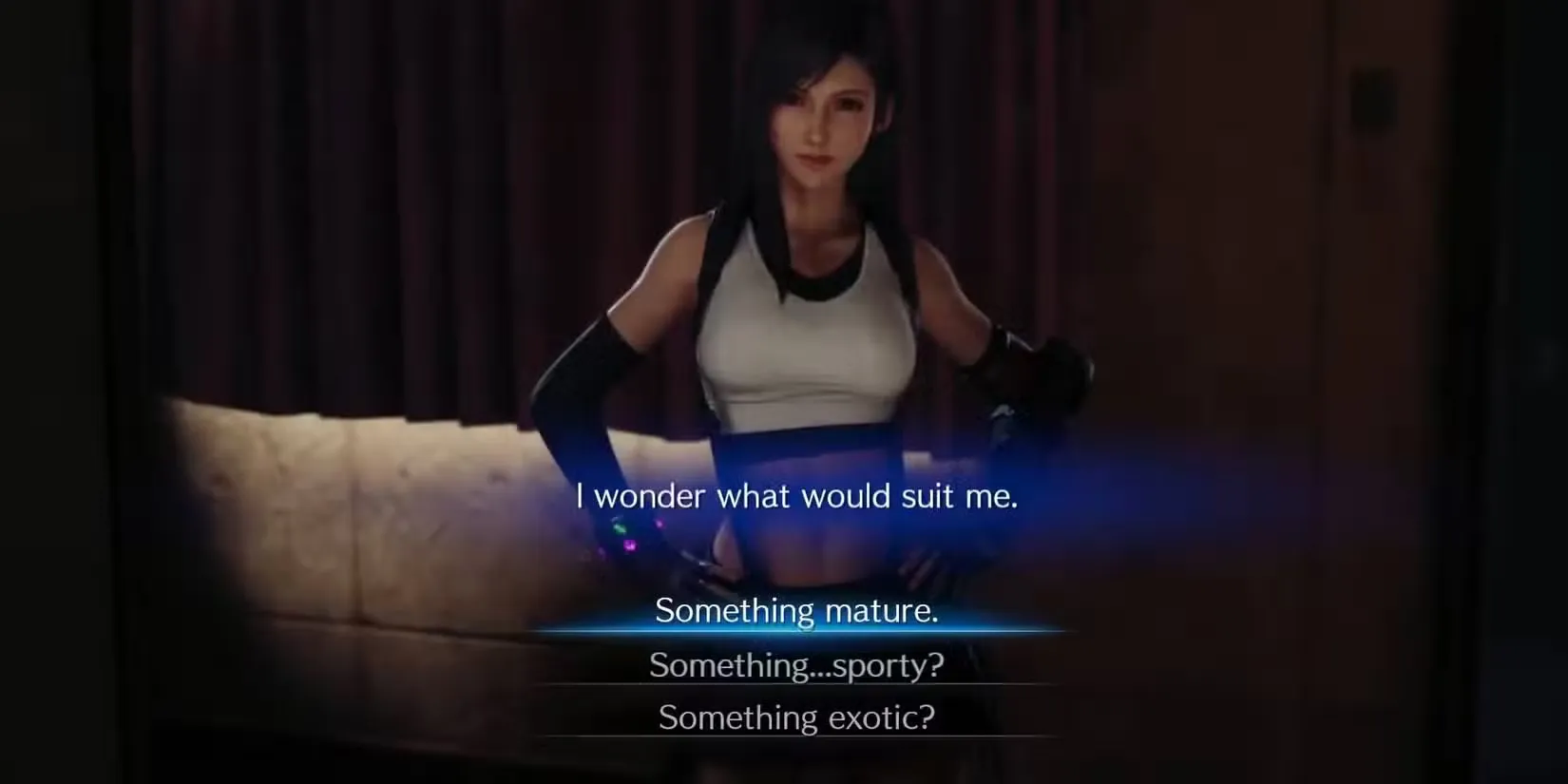Select the "Something mature." dialogue option
Screen dimensions: 1568x784
click(799, 612)
